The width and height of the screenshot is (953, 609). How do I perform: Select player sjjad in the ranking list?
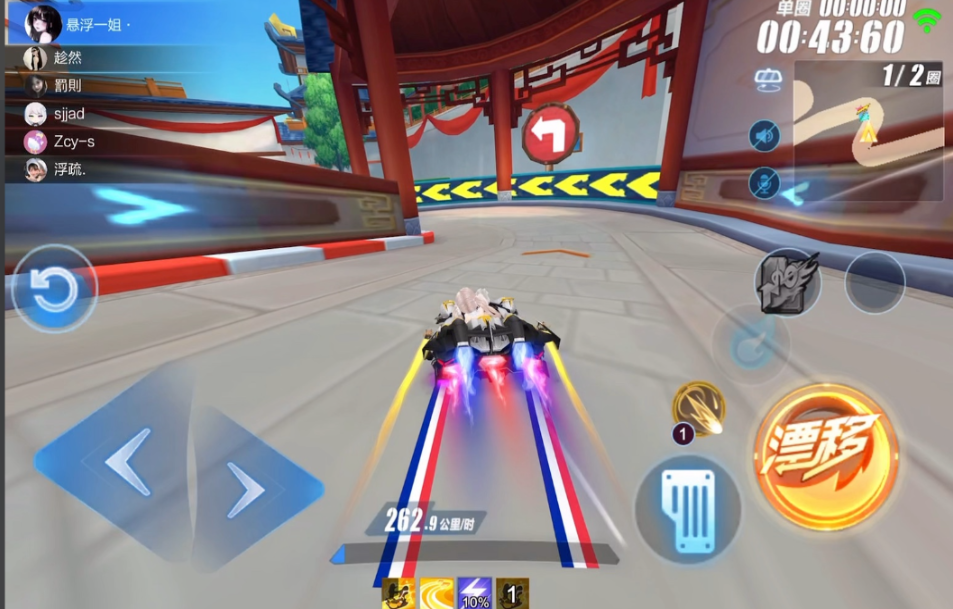[69, 113]
